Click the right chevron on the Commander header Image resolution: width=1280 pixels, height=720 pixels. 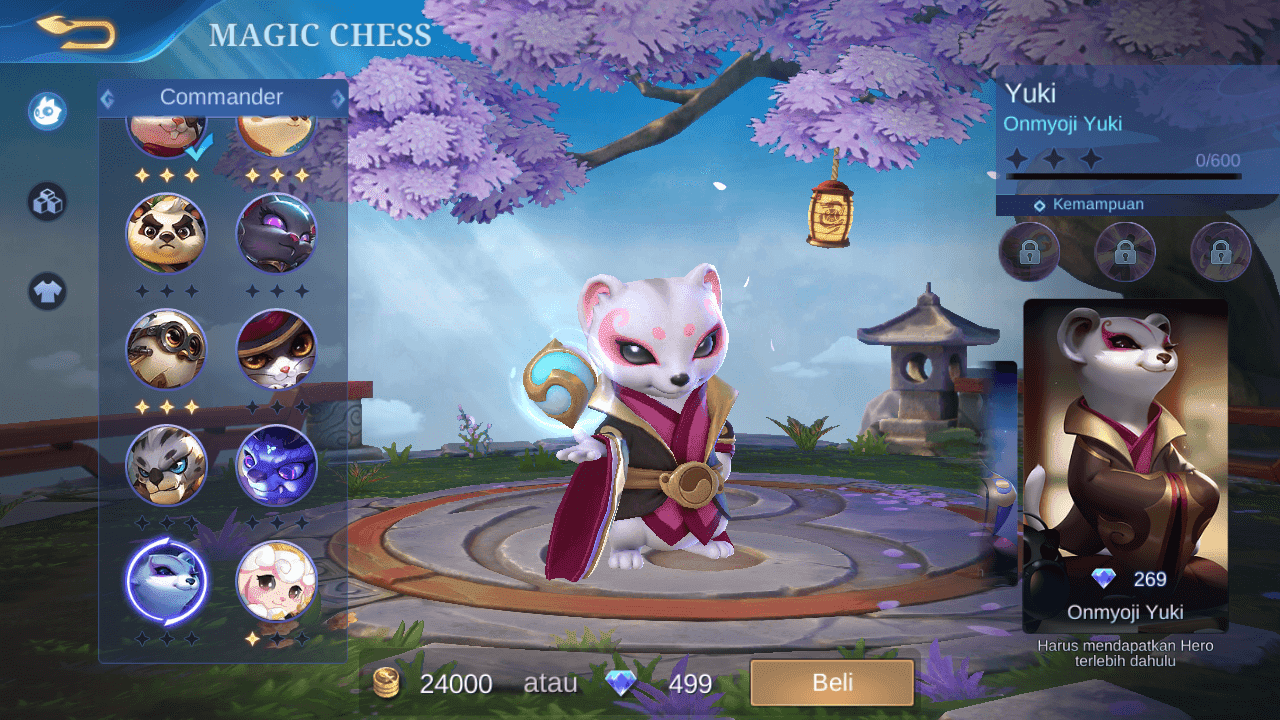pyautogui.click(x=338, y=97)
